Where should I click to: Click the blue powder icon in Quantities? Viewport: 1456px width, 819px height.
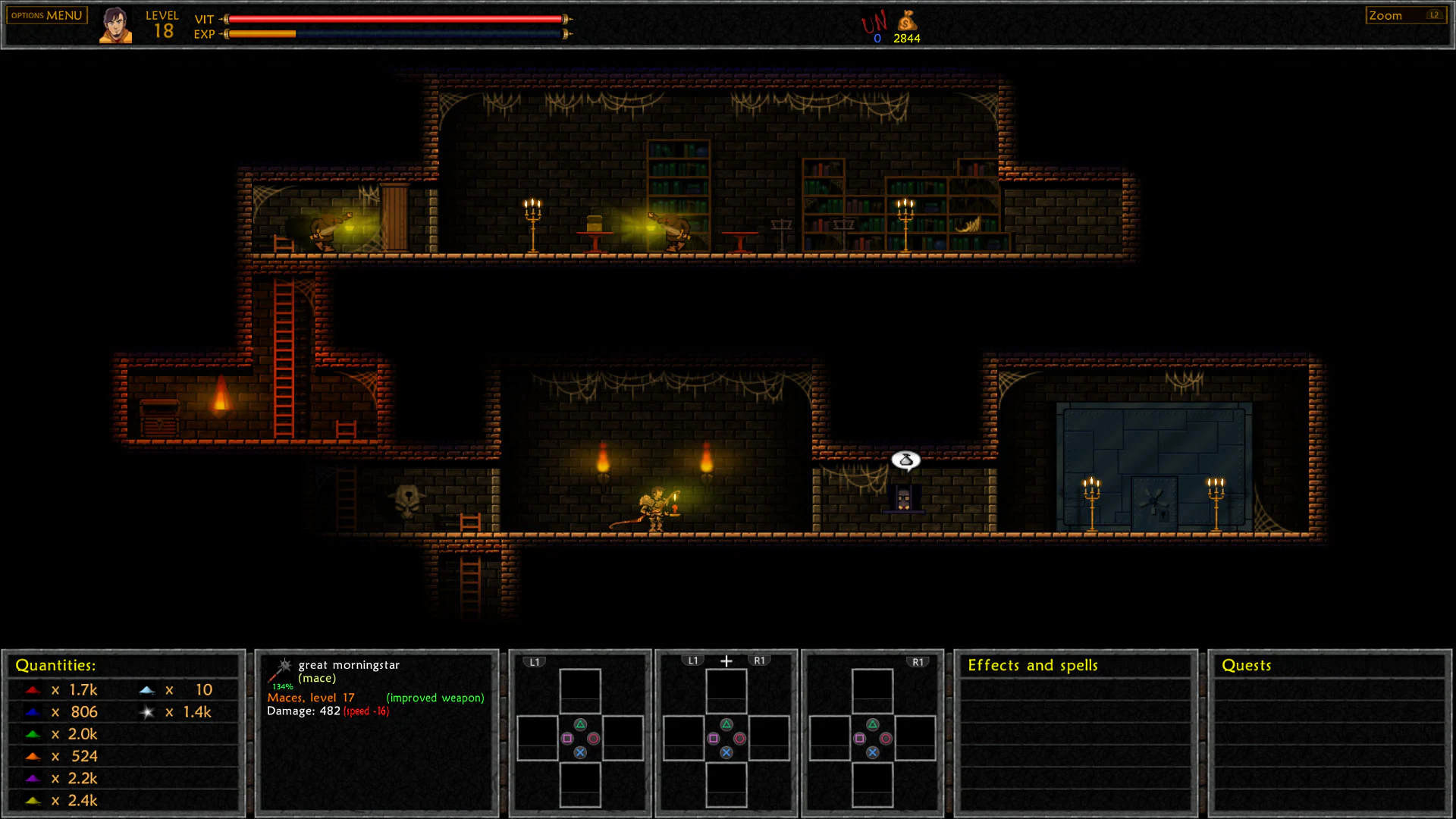32,711
